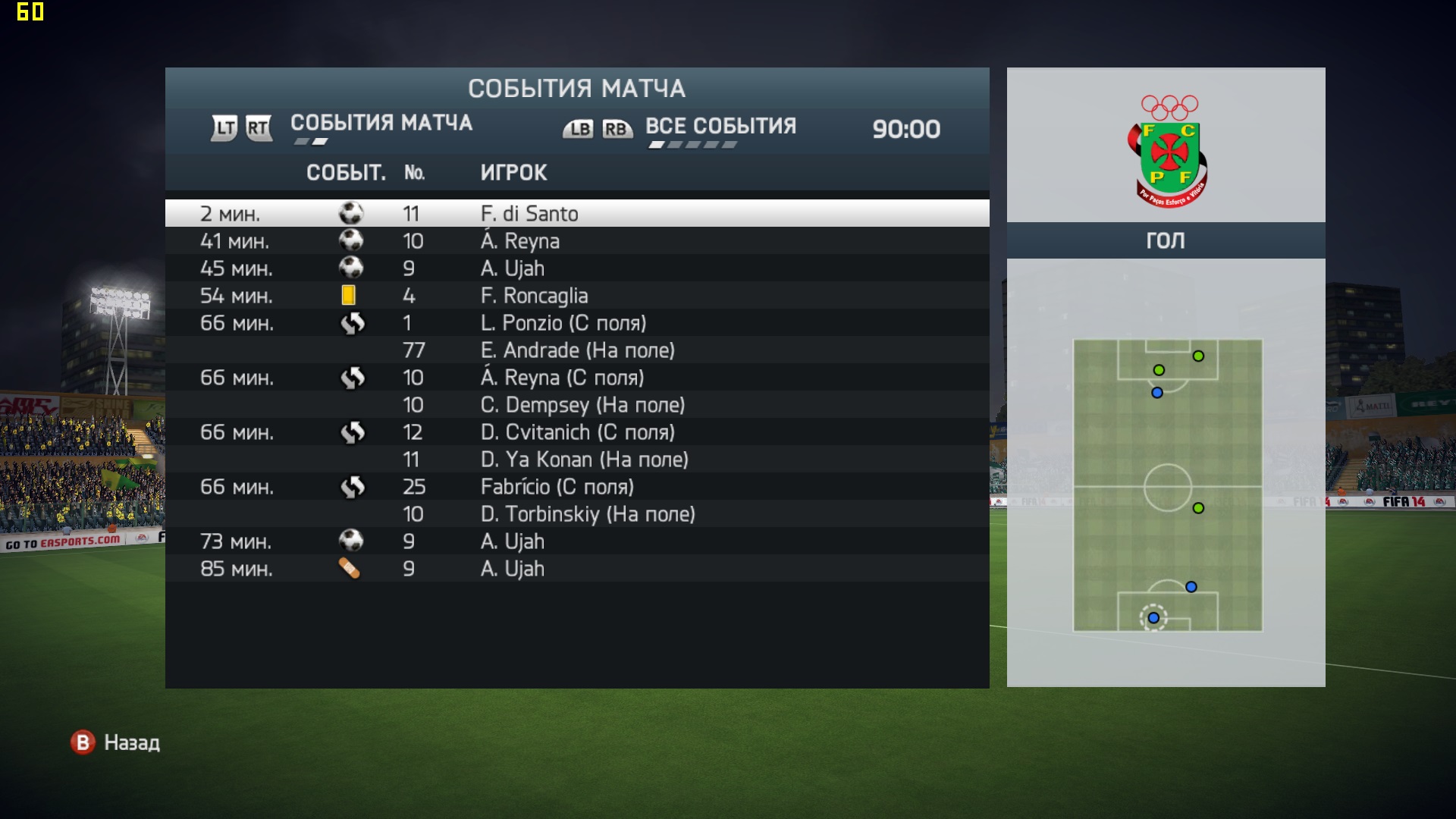
Task: Switch the СОБЫТИЯ МАТЧА page tab
Action: (381, 124)
